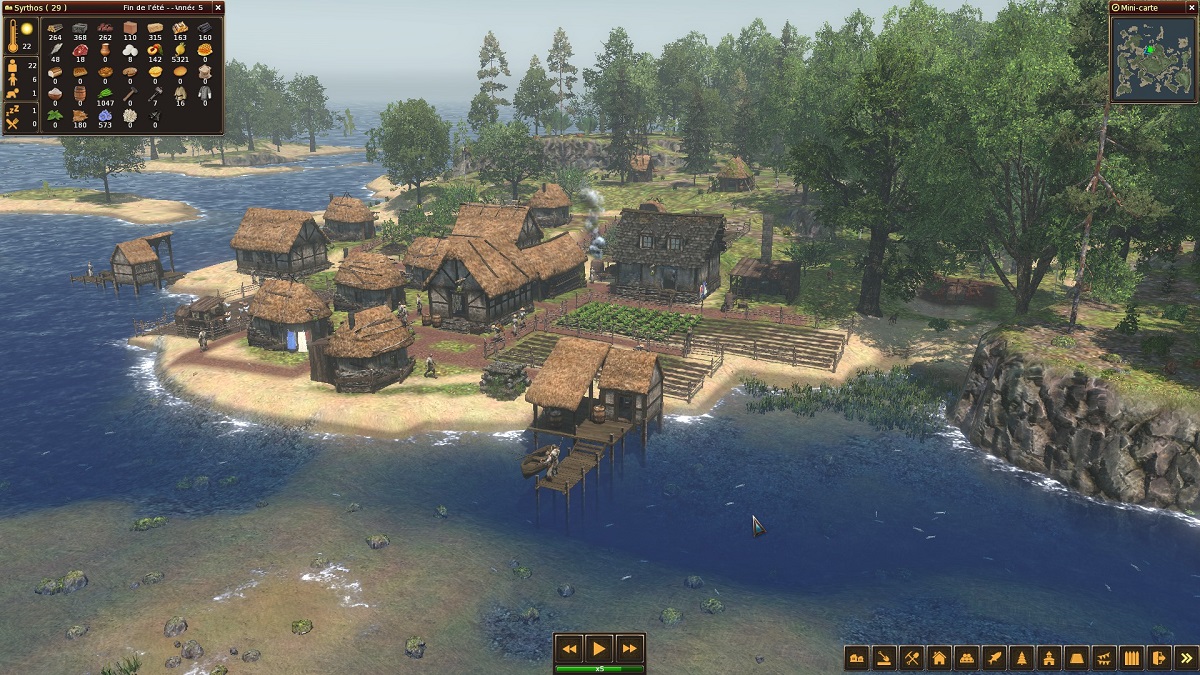Image resolution: width=1200 pixels, height=675 pixels.
Task: Click the minimap island view
Action: tap(1152, 58)
